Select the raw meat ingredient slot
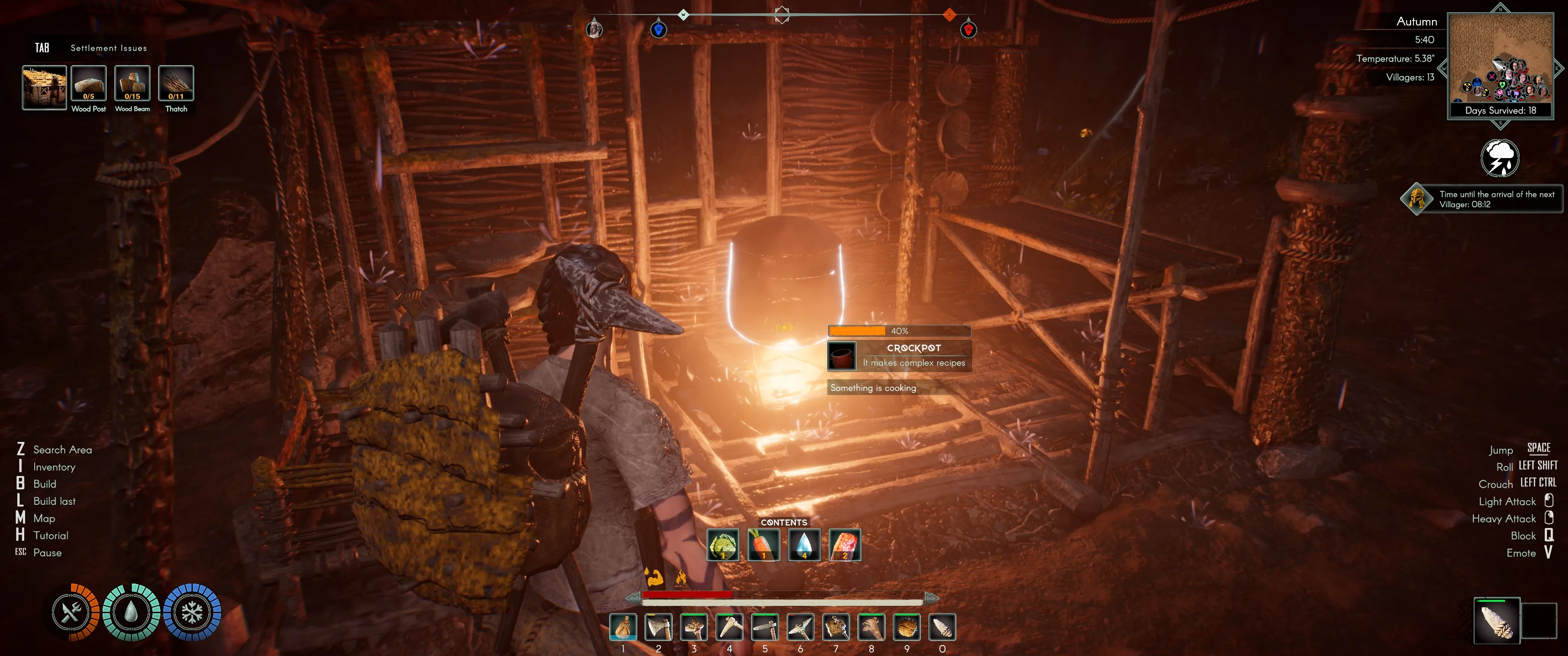 pyautogui.click(x=845, y=545)
